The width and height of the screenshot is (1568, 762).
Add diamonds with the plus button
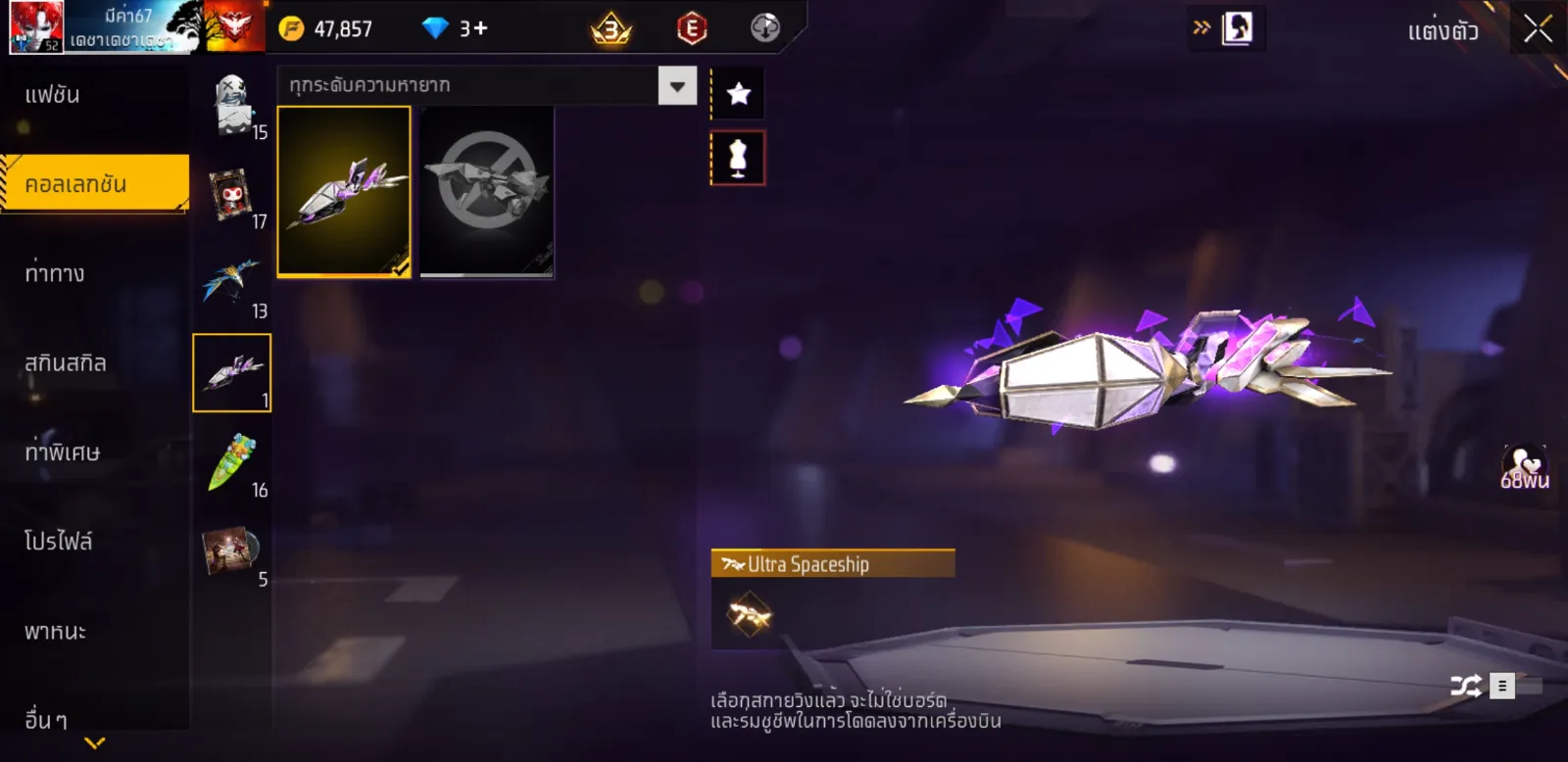479,28
